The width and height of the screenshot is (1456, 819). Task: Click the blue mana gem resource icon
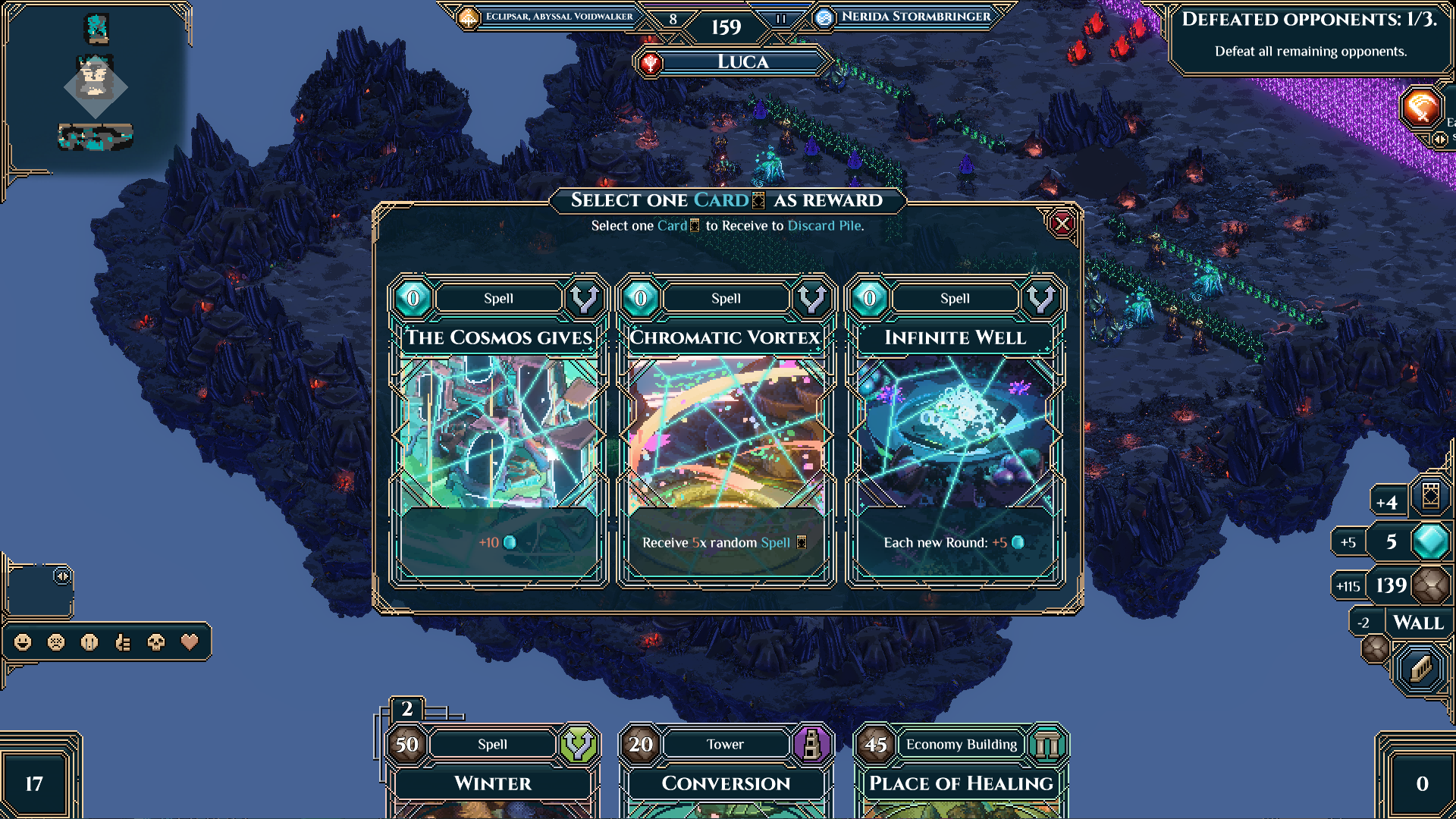[1432, 541]
